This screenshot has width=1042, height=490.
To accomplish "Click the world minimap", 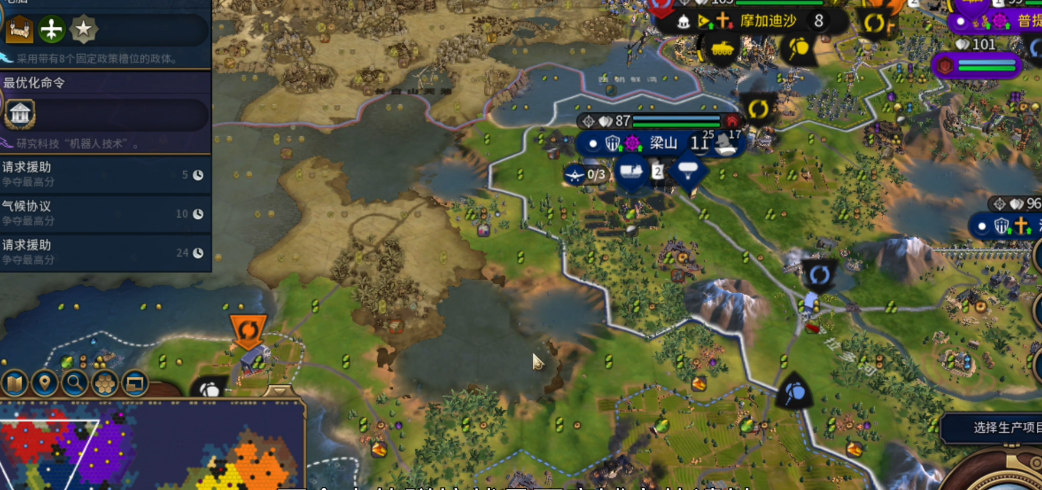I will (150, 445).
